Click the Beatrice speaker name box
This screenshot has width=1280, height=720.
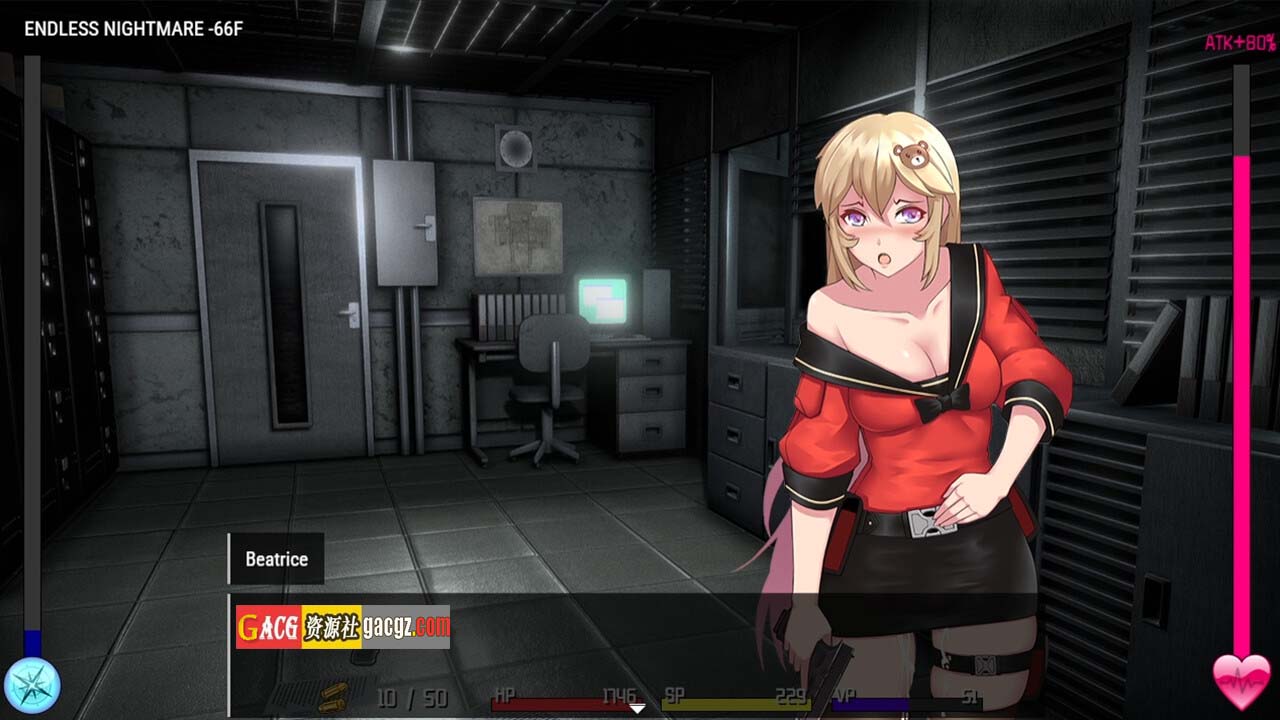(276, 559)
